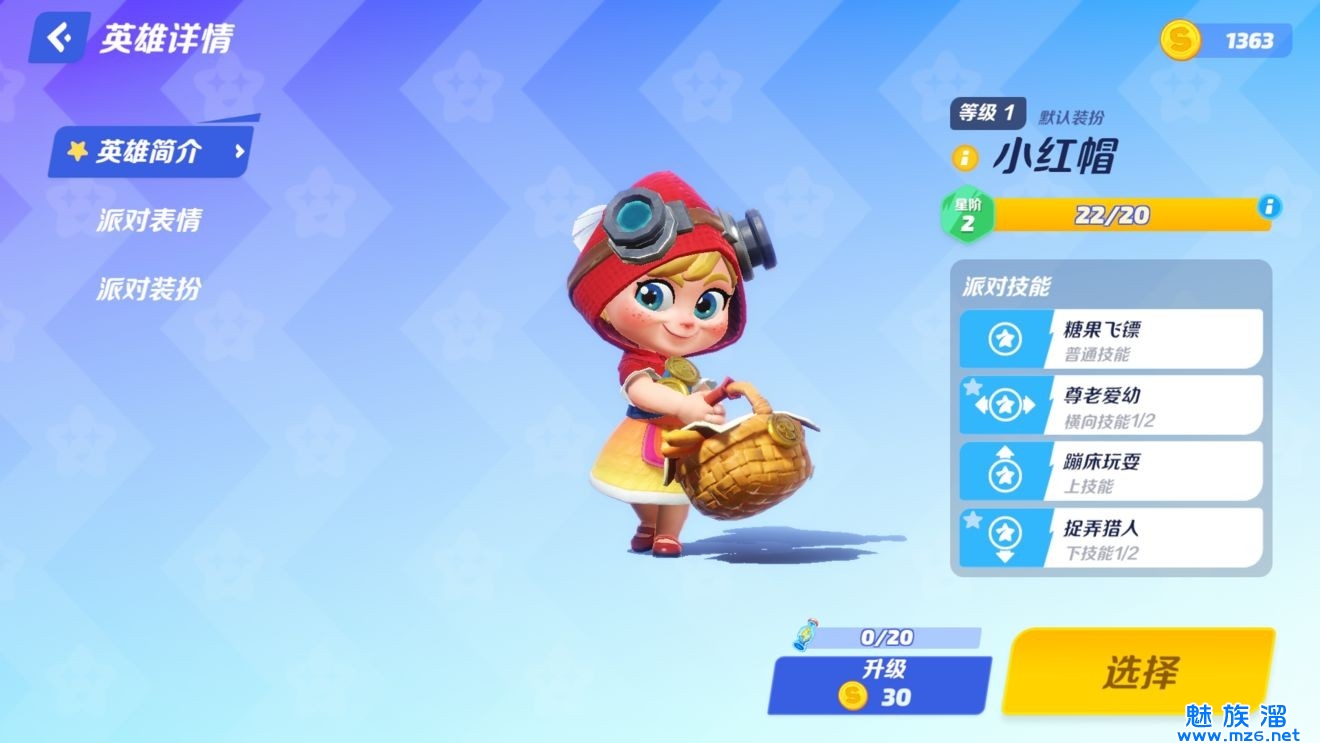Go back using the arrow button
The width and height of the screenshot is (1320, 743).
click(x=60, y=38)
